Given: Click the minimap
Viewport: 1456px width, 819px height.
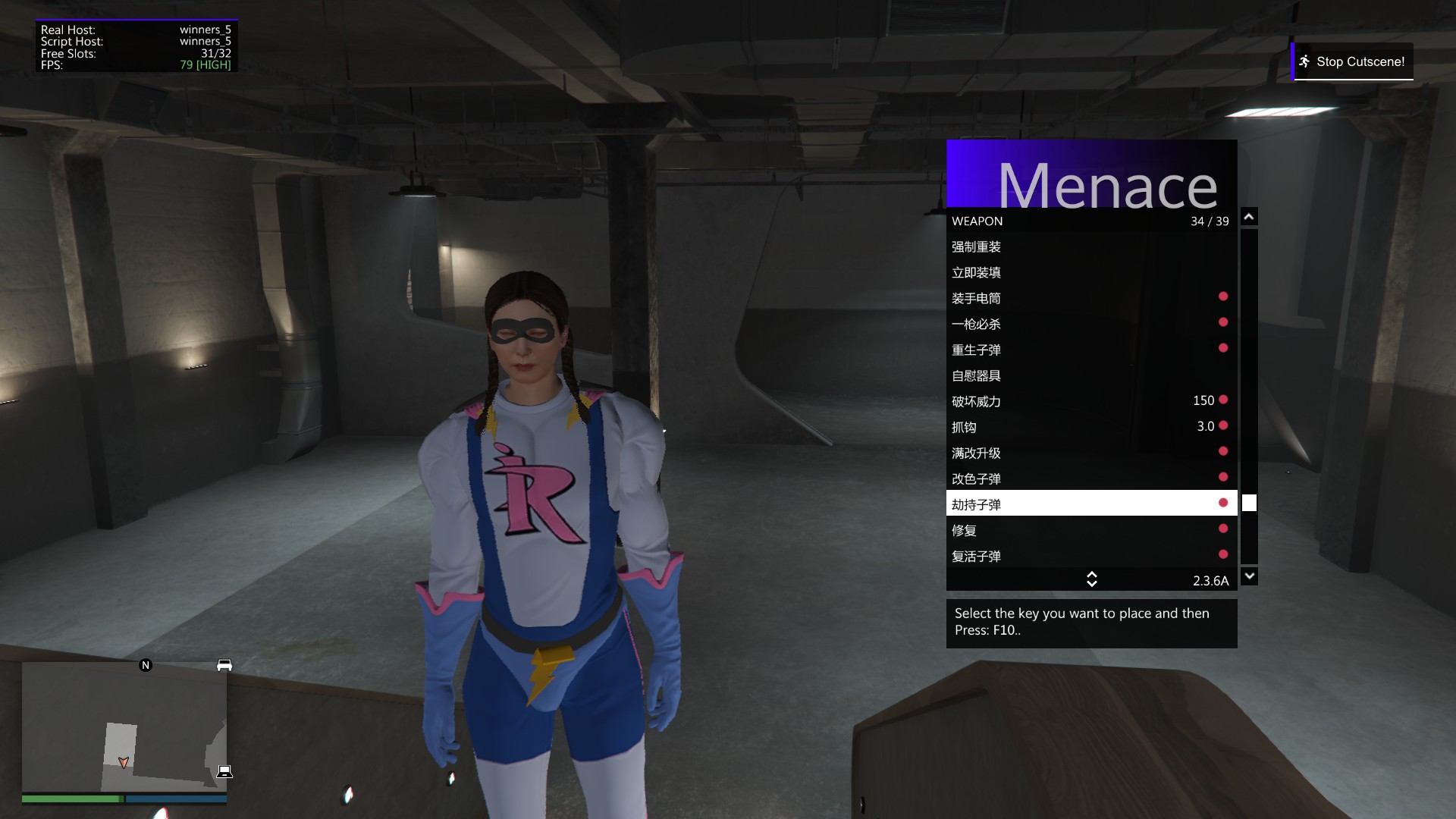Looking at the screenshot, I should click(x=124, y=726).
